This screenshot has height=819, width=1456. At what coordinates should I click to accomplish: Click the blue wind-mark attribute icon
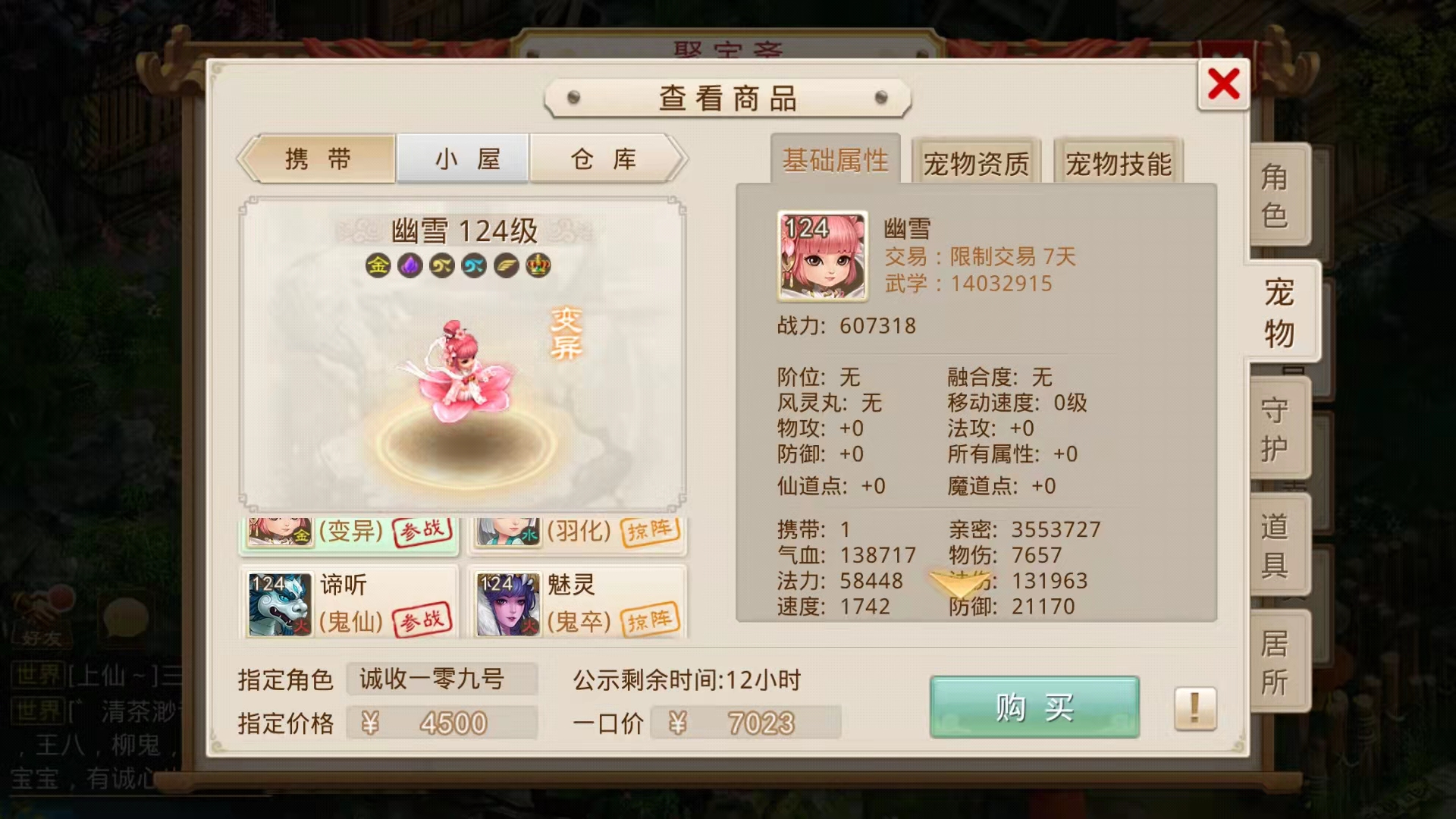[474, 265]
